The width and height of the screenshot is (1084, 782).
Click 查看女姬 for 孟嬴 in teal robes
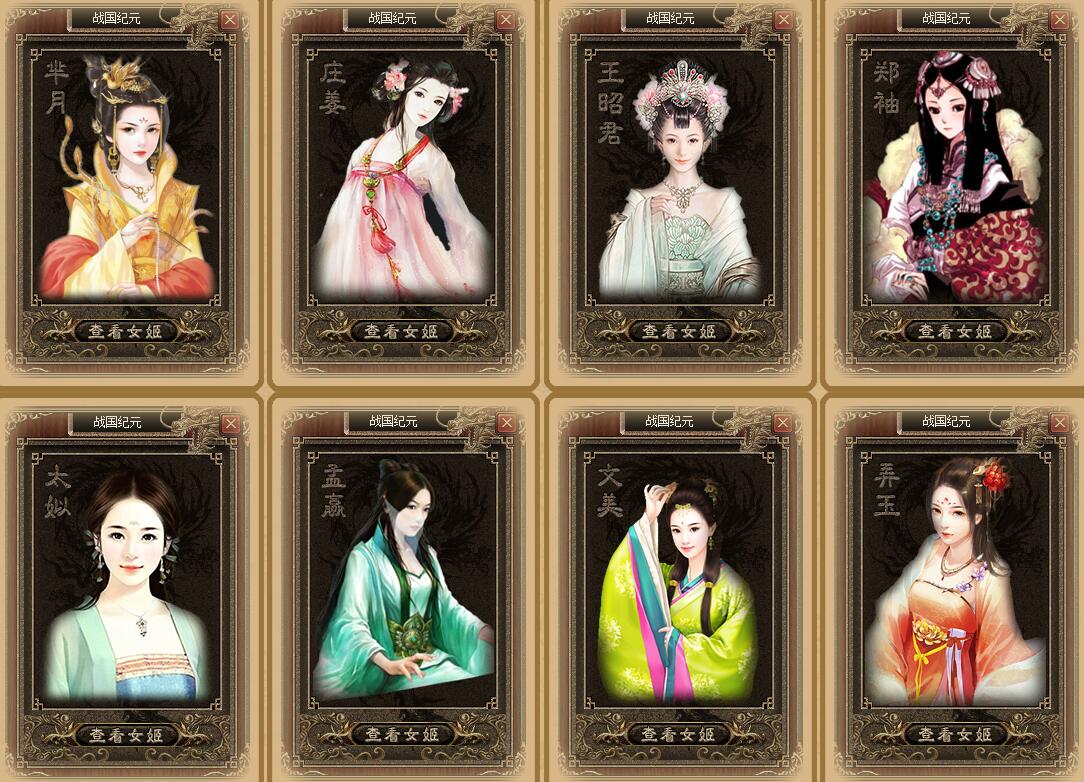402,735
